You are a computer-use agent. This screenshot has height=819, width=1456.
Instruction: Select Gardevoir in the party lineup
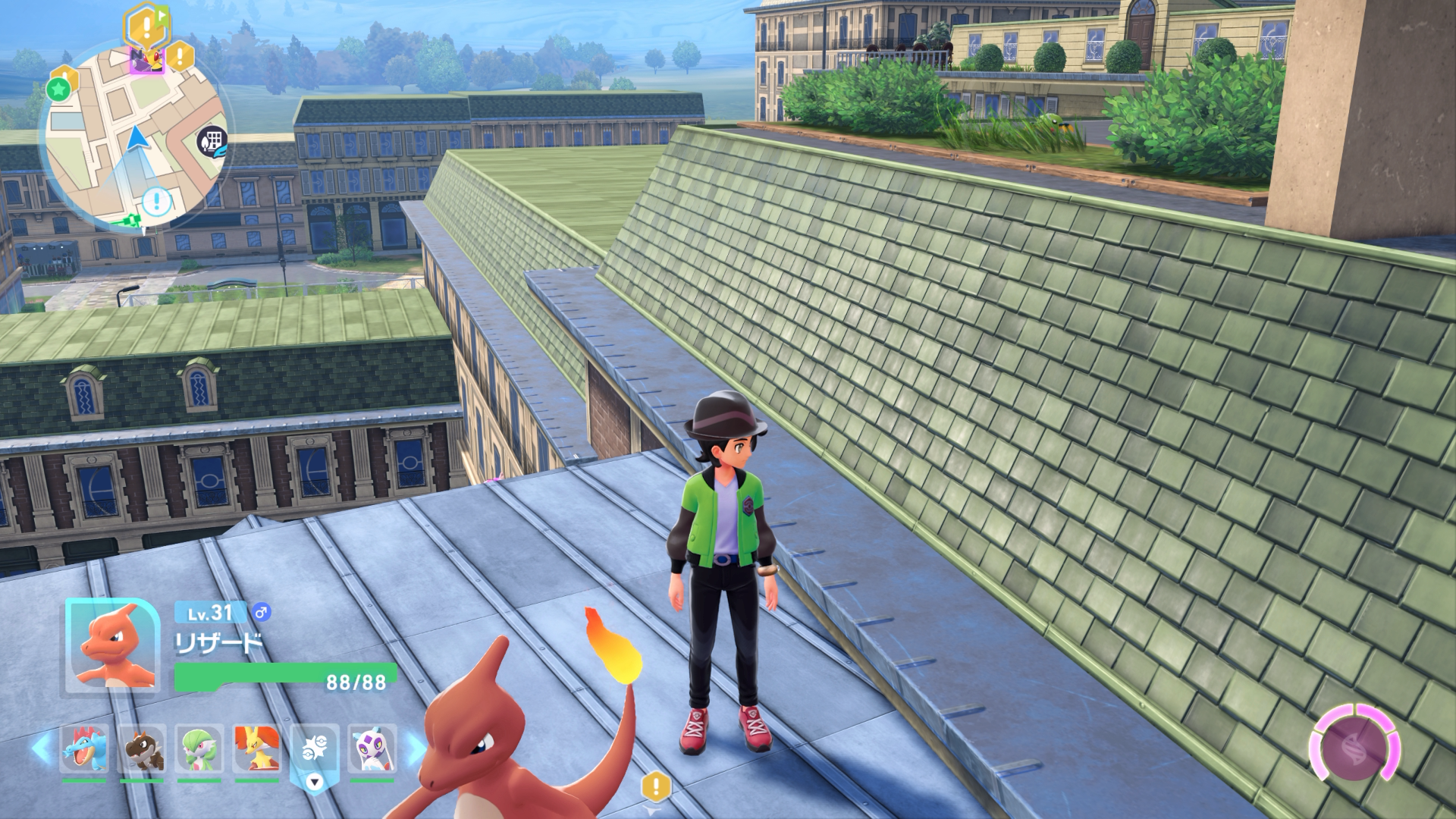click(x=199, y=749)
